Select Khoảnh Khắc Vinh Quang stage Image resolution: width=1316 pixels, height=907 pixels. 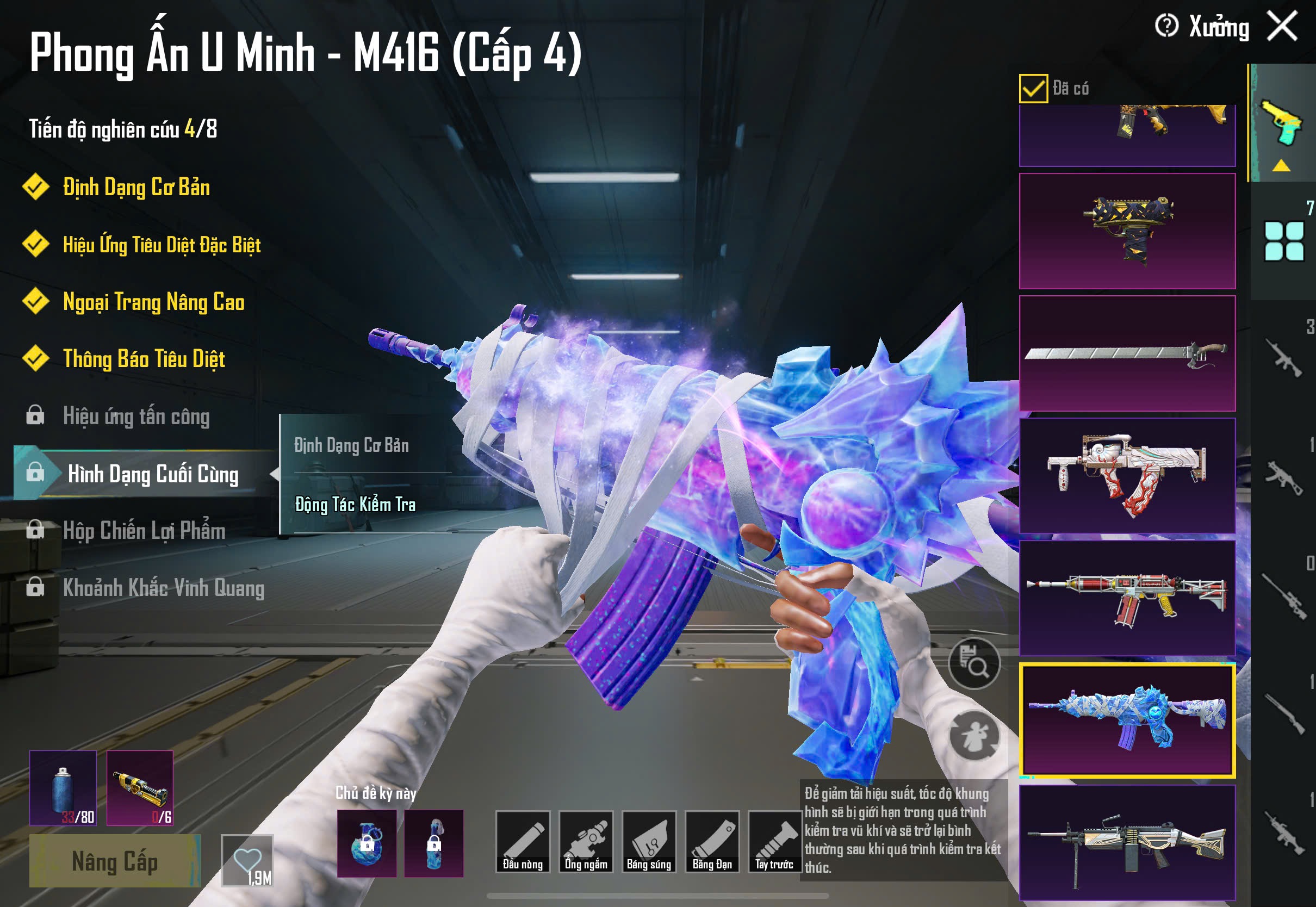pyautogui.click(x=163, y=588)
